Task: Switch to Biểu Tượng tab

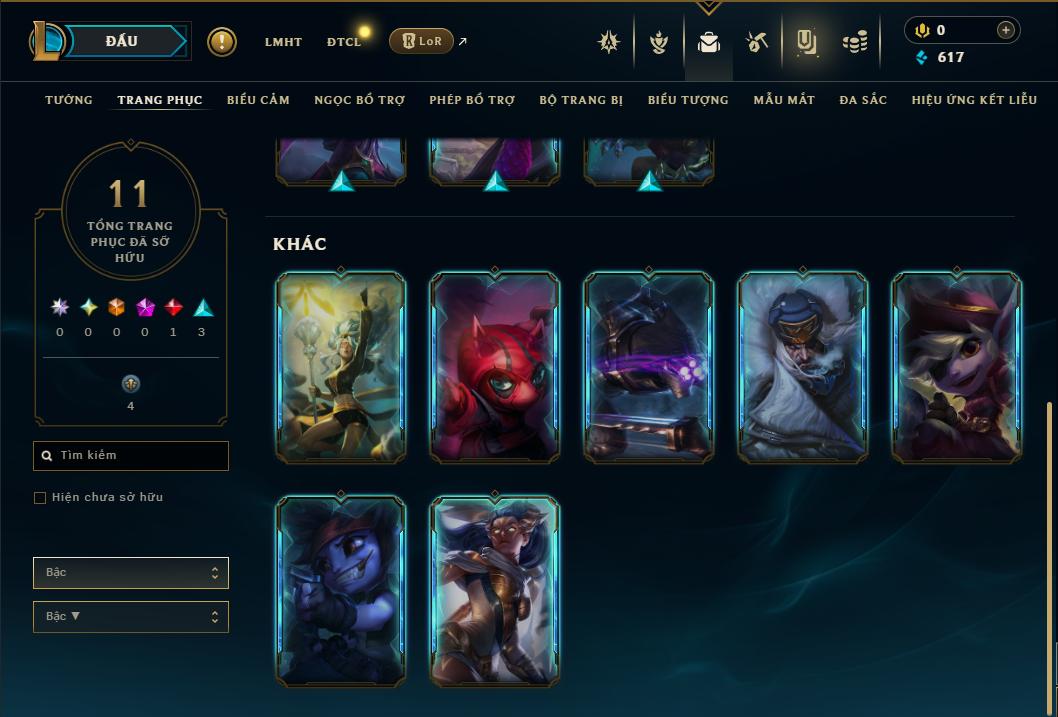Action: 688,100
